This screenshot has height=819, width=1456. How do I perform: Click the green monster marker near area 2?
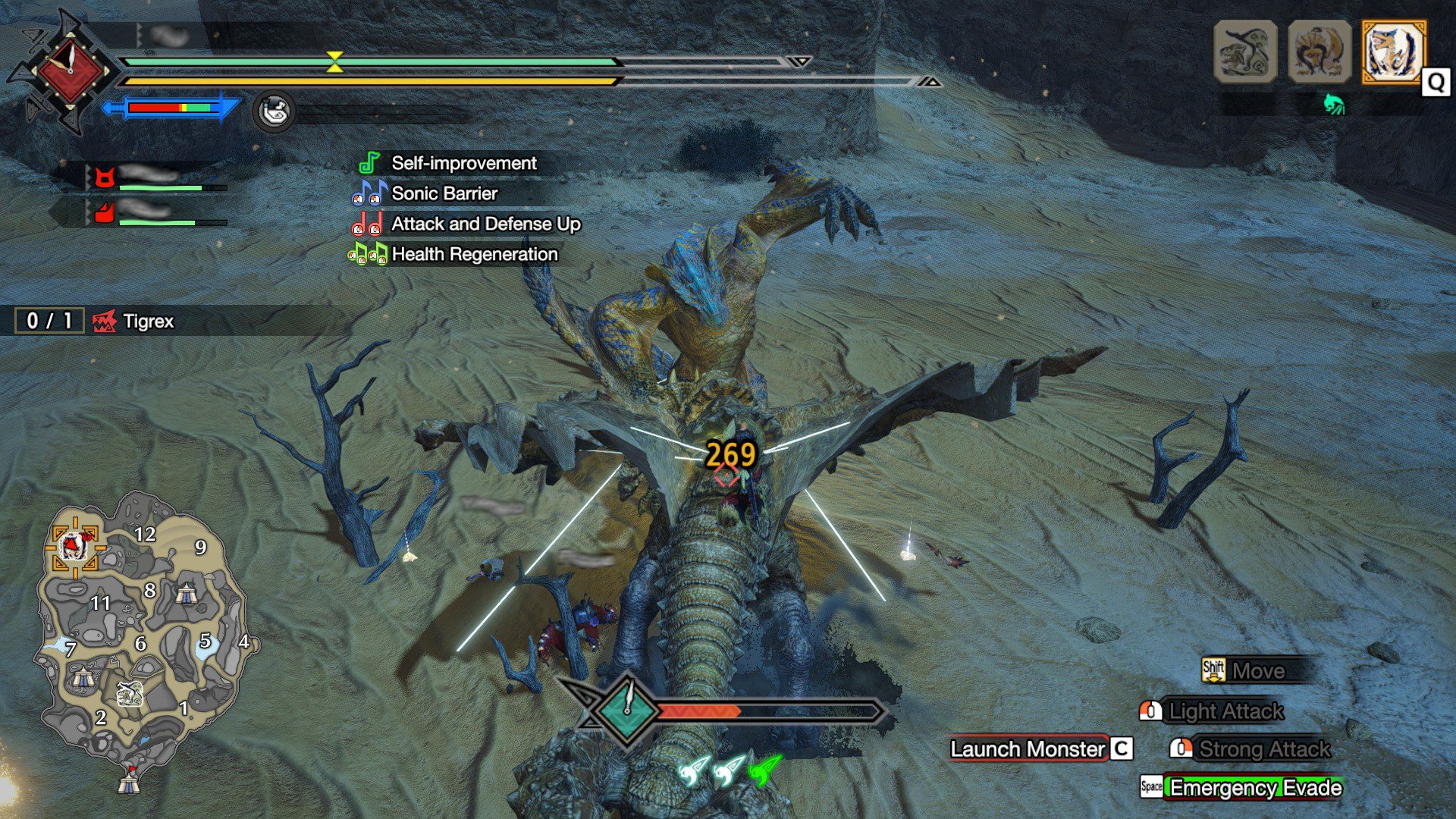coord(130,693)
